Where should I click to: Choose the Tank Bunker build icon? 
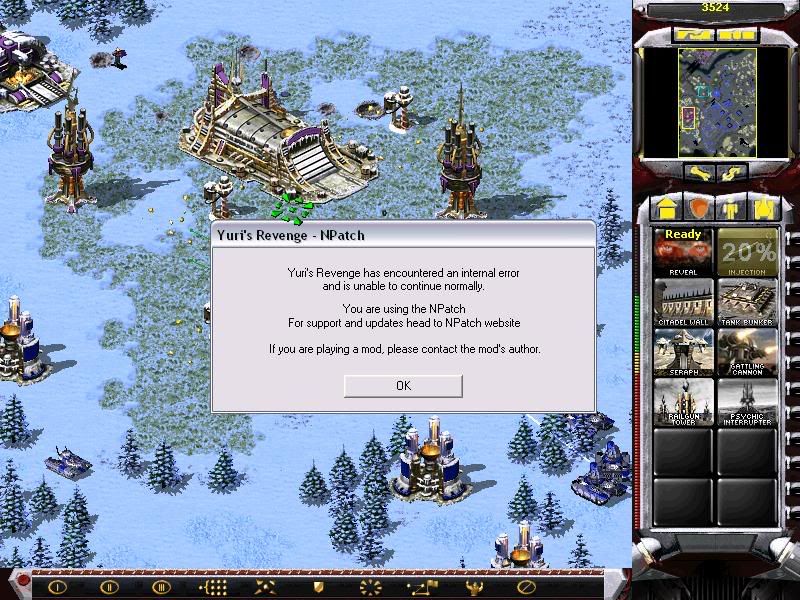tap(747, 303)
